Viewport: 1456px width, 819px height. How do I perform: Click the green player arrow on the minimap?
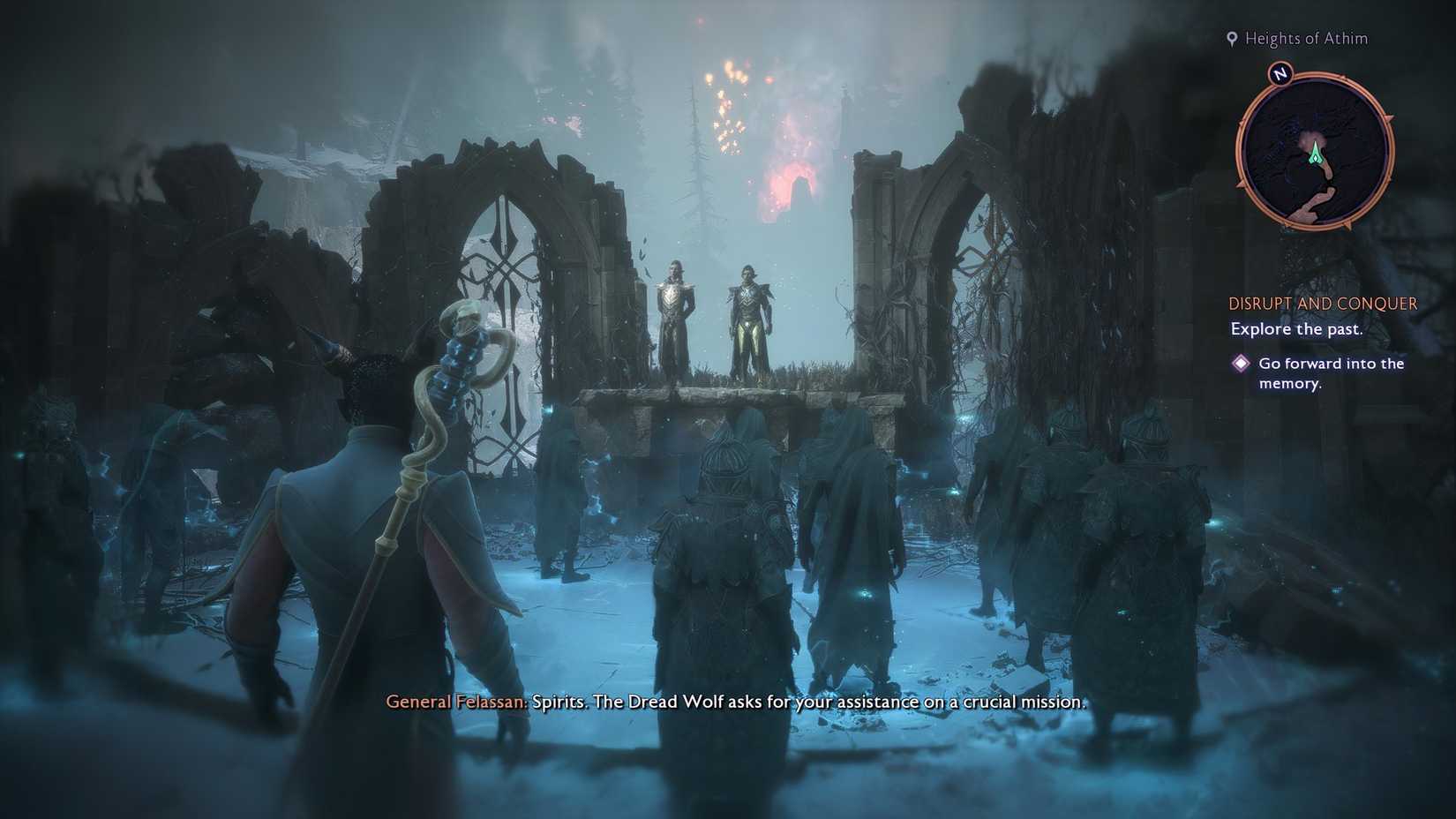1314,153
